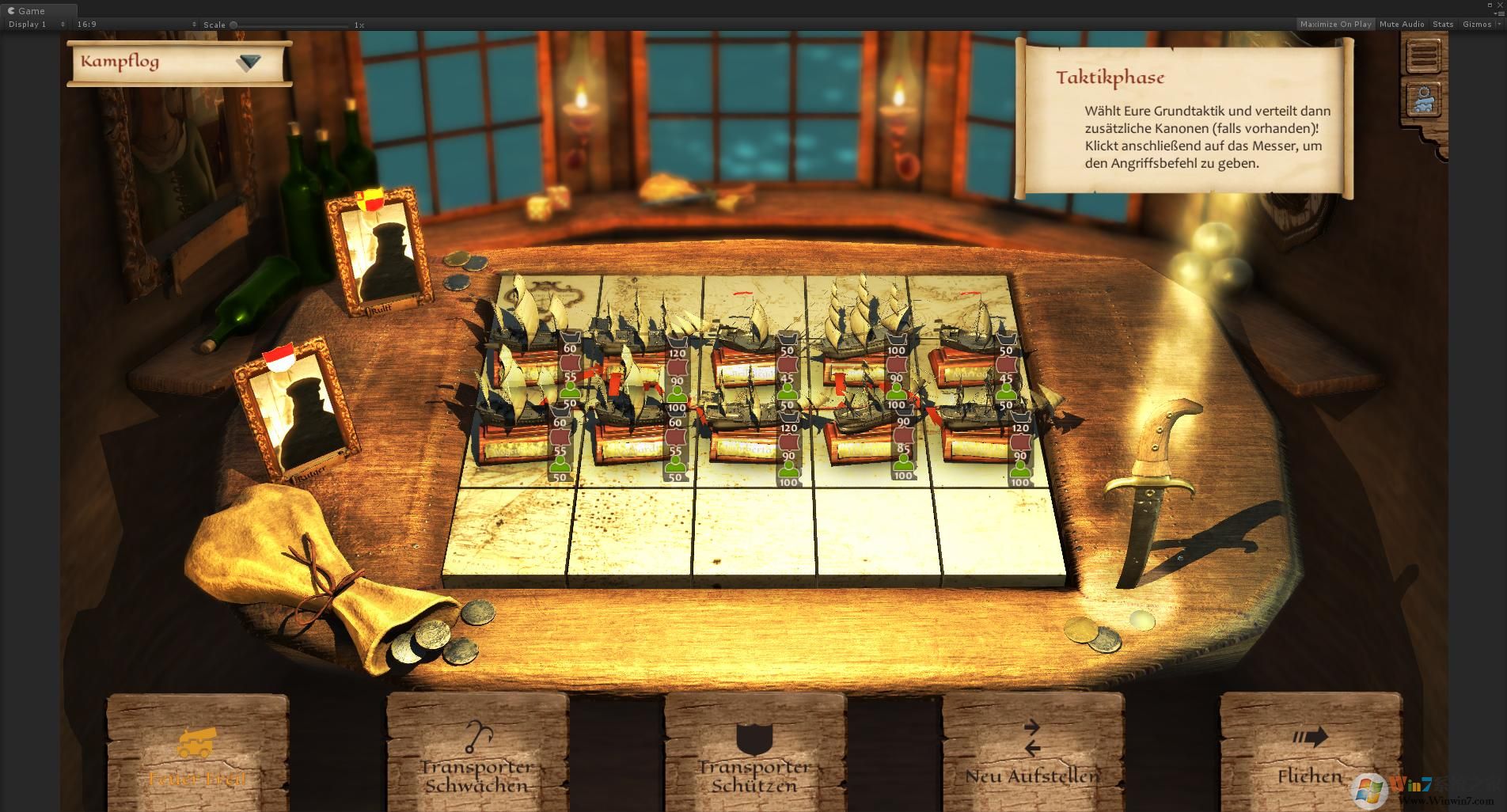Expand the Kampflog dropdown

248,63
